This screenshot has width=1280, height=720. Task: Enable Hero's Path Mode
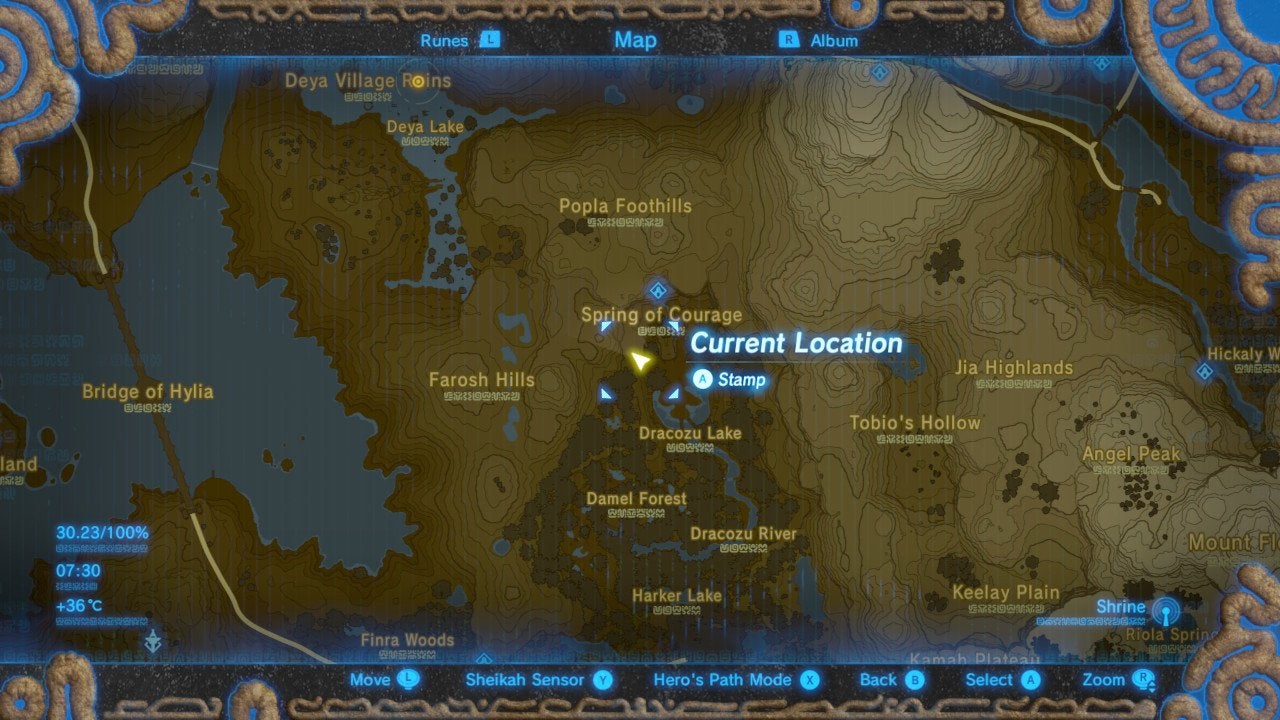click(725, 679)
